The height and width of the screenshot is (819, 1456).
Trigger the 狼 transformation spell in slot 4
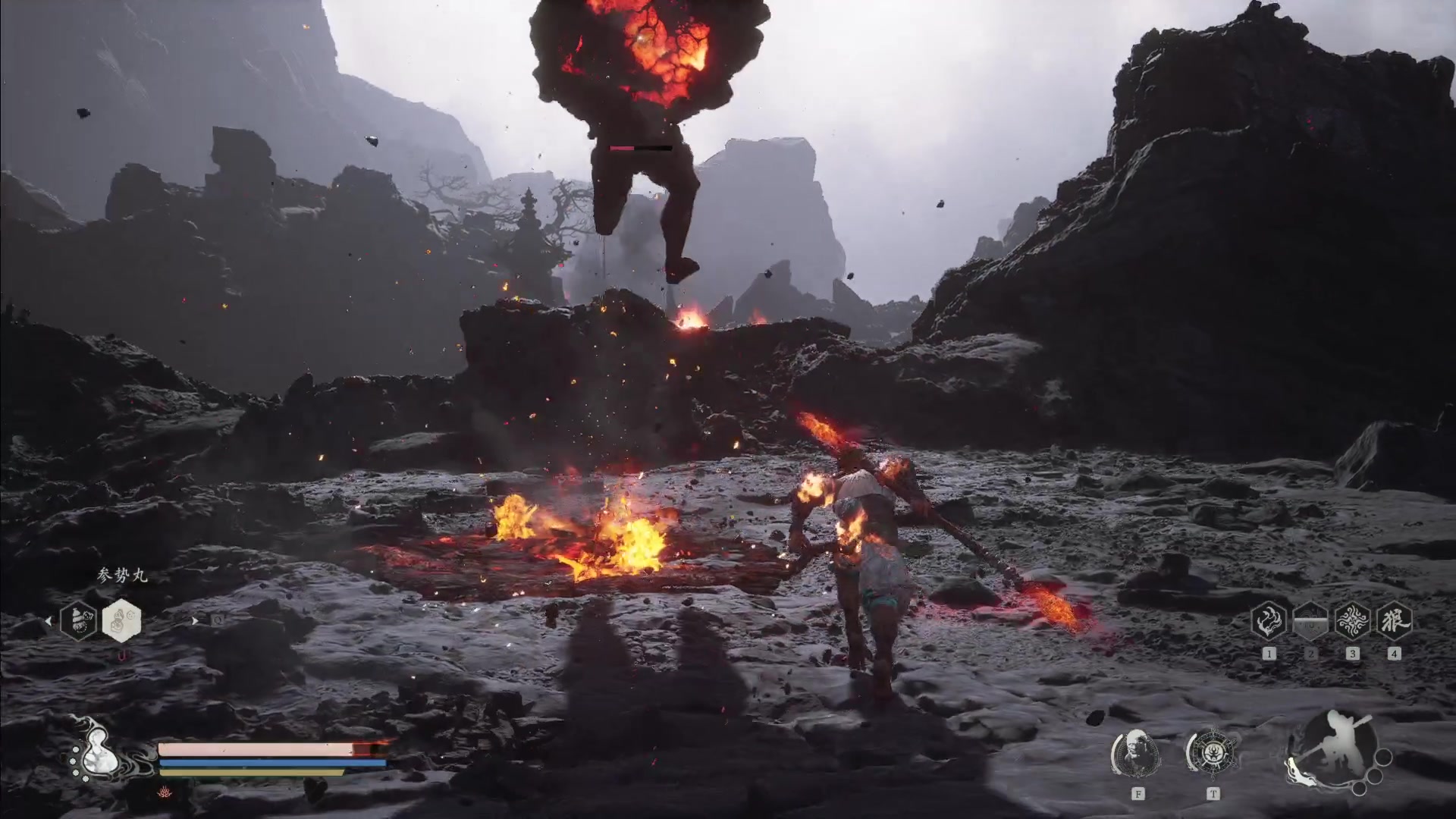click(x=1394, y=622)
